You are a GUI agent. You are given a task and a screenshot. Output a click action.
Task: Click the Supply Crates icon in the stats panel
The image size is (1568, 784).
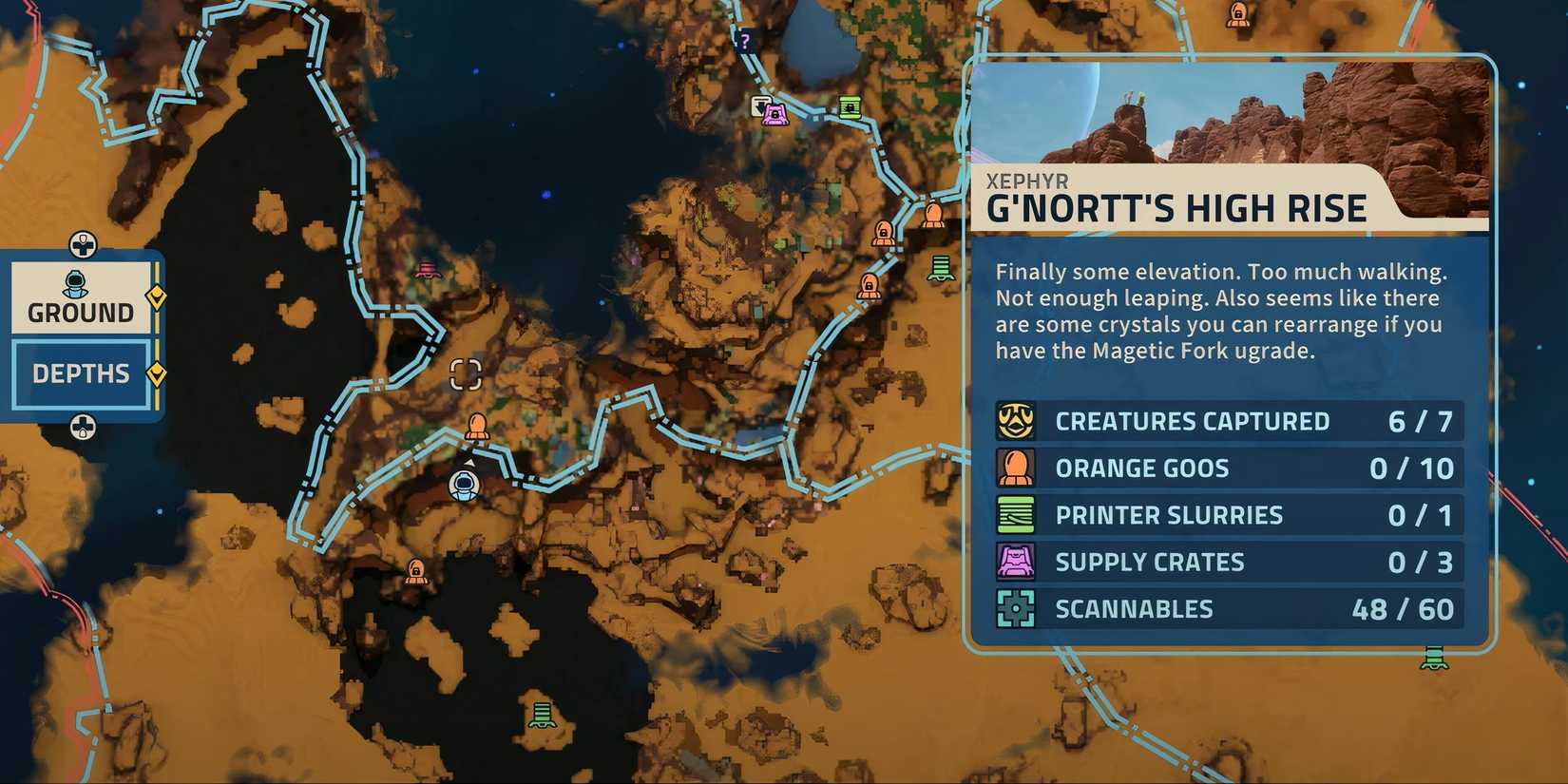point(1016,561)
